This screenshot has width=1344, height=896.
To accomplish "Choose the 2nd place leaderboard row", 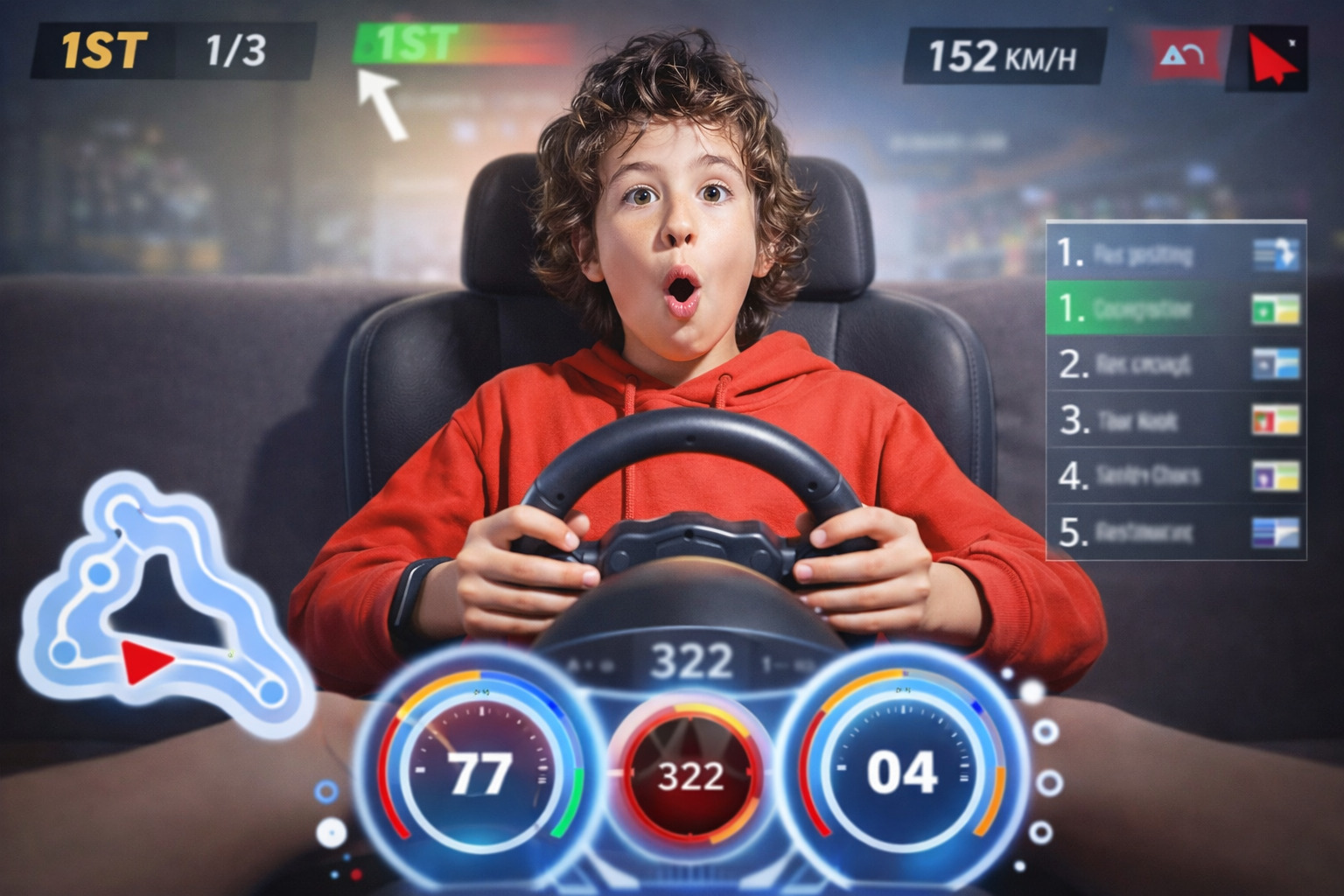I will (x=1175, y=364).
